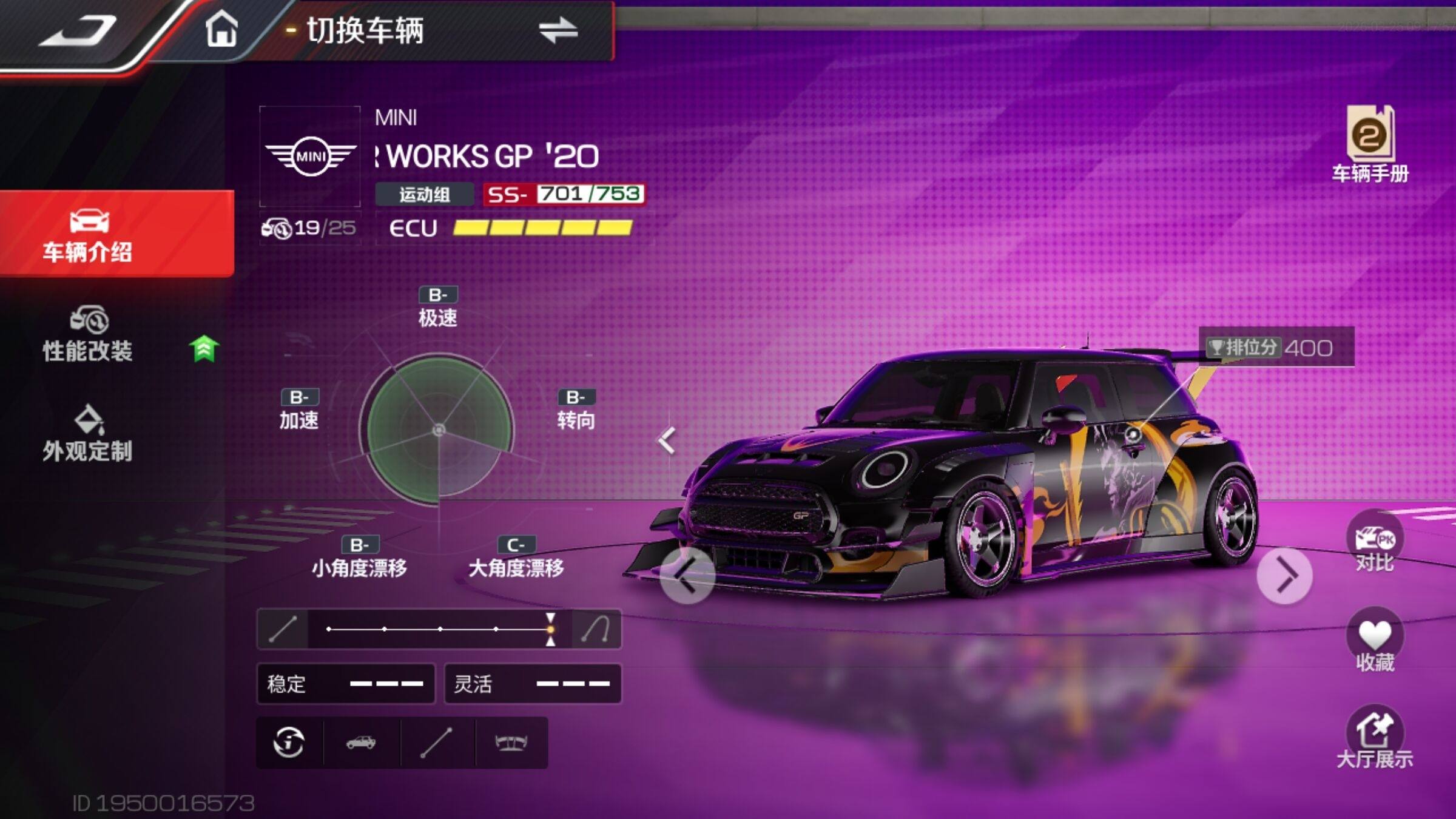Open the 外观定制 customization tab
The height and width of the screenshot is (819, 1456).
click(88, 434)
